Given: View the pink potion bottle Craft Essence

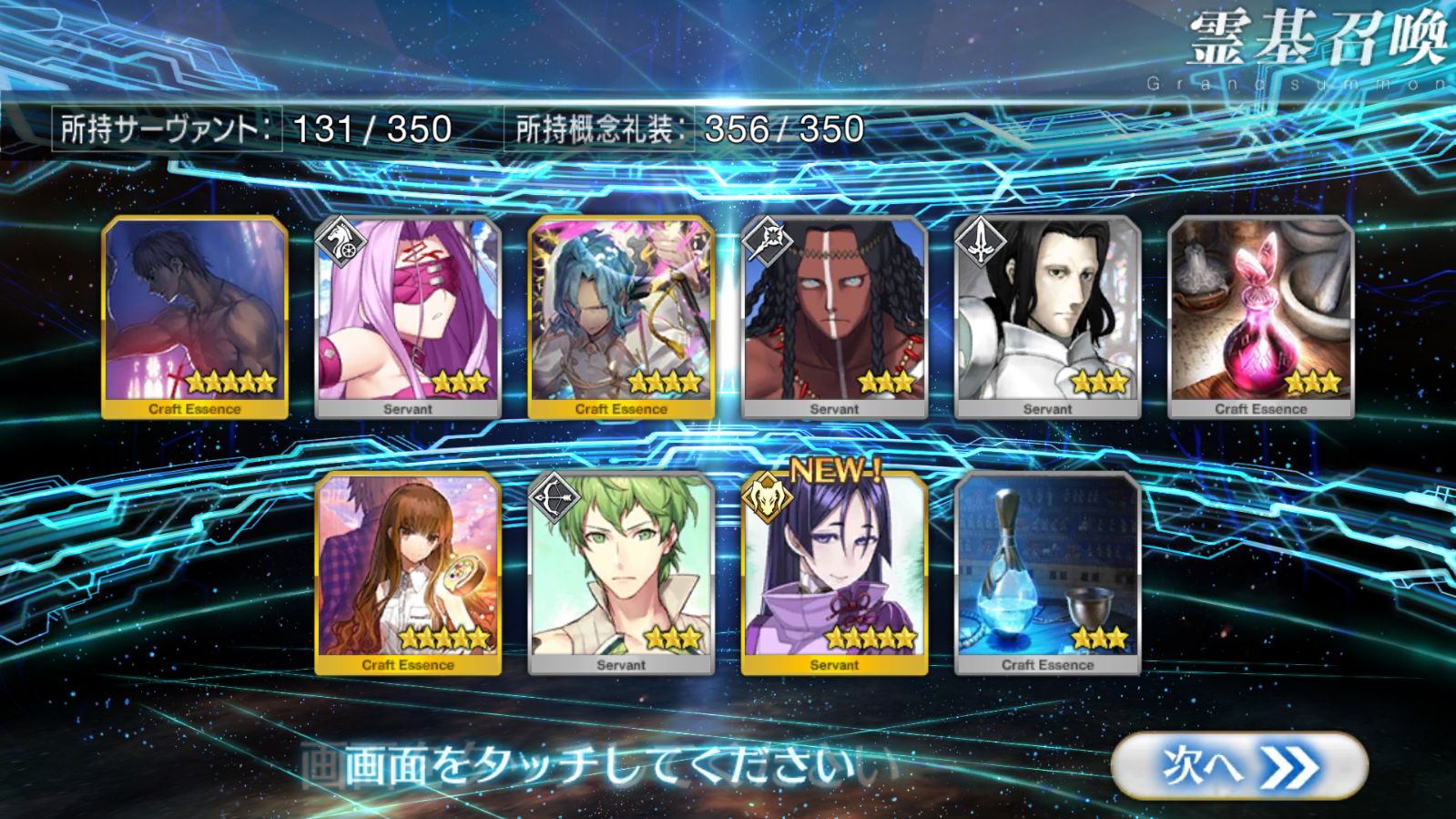Looking at the screenshot, I should click(x=1260, y=316).
